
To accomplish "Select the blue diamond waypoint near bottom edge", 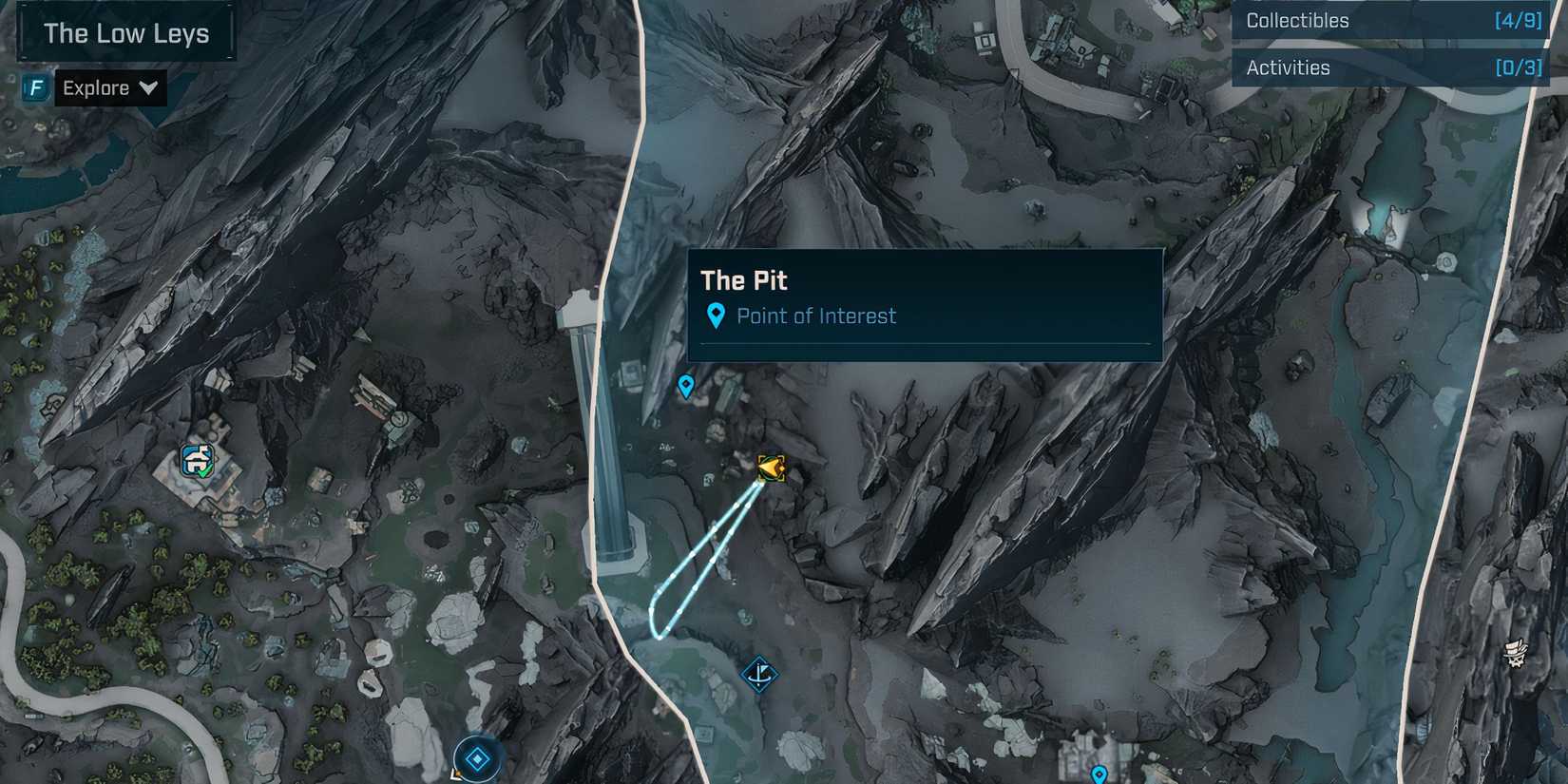I will tap(475, 758).
